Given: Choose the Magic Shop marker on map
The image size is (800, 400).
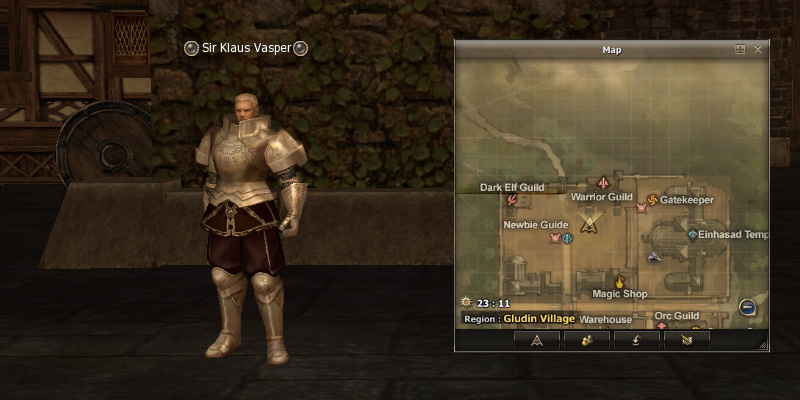Looking at the screenshot, I should (x=619, y=282).
